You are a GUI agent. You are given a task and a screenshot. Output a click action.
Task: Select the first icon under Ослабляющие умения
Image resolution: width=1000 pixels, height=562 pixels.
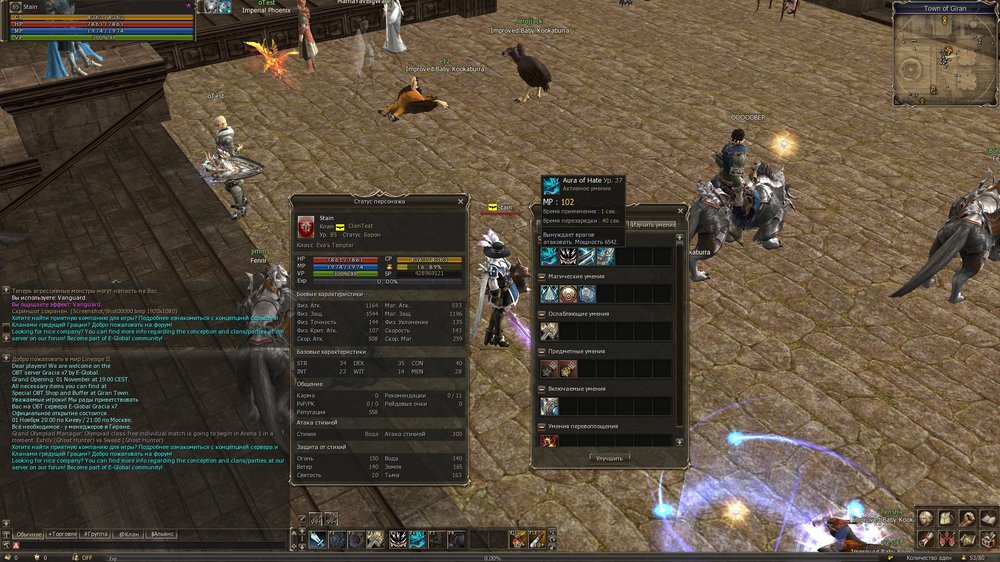550,331
